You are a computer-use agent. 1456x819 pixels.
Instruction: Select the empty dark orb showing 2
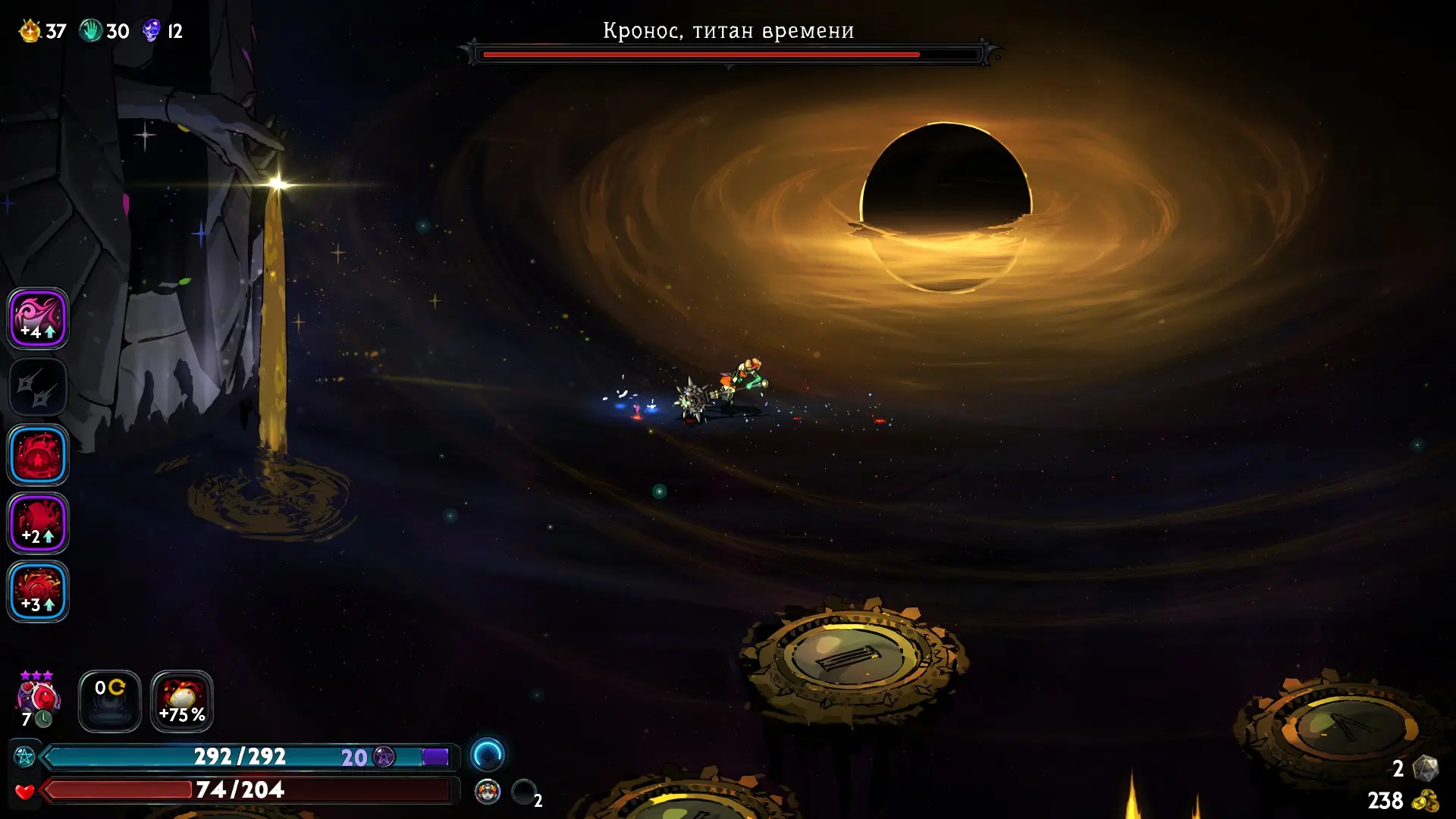coord(523,792)
